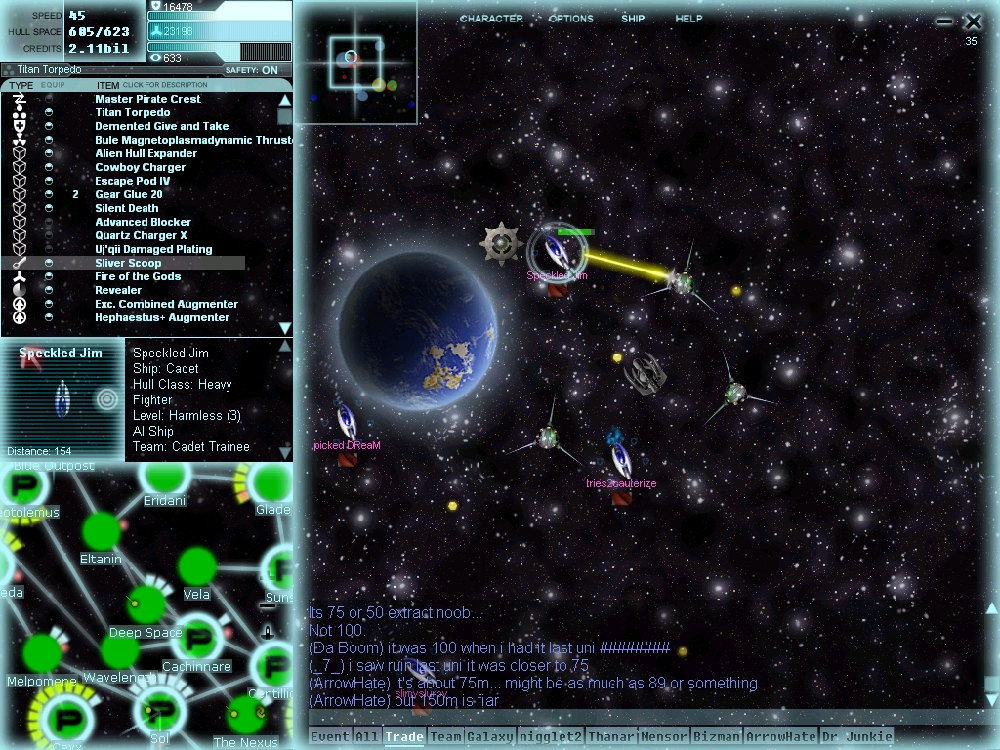Click the radar minimap
This screenshot has height=750, width=1000.
coord(356,62)
